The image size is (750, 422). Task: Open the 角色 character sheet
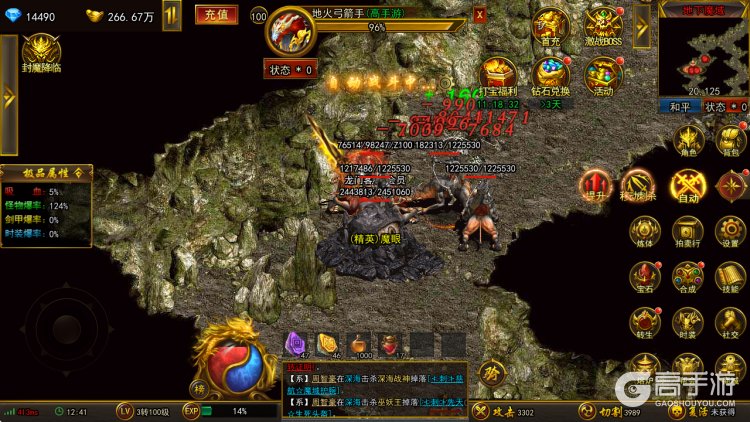pos(689,142)
